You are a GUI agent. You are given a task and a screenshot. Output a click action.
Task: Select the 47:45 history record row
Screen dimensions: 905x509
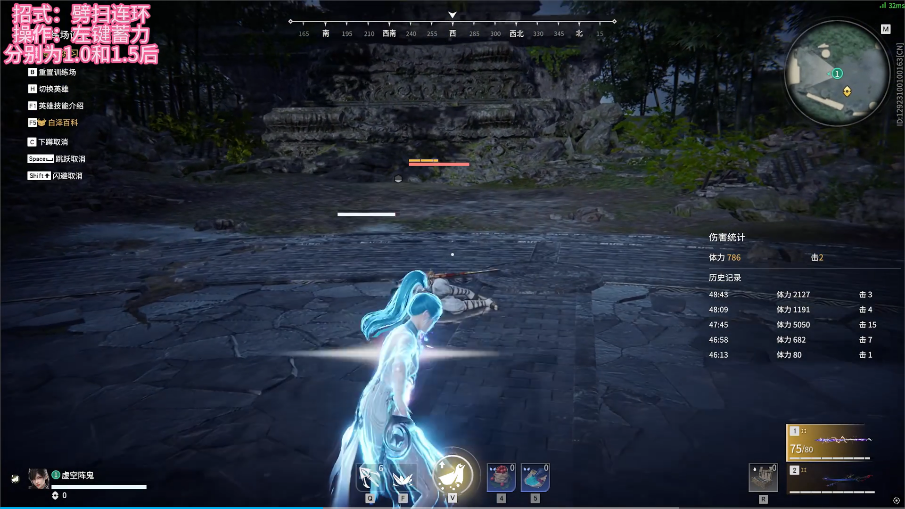790,325
